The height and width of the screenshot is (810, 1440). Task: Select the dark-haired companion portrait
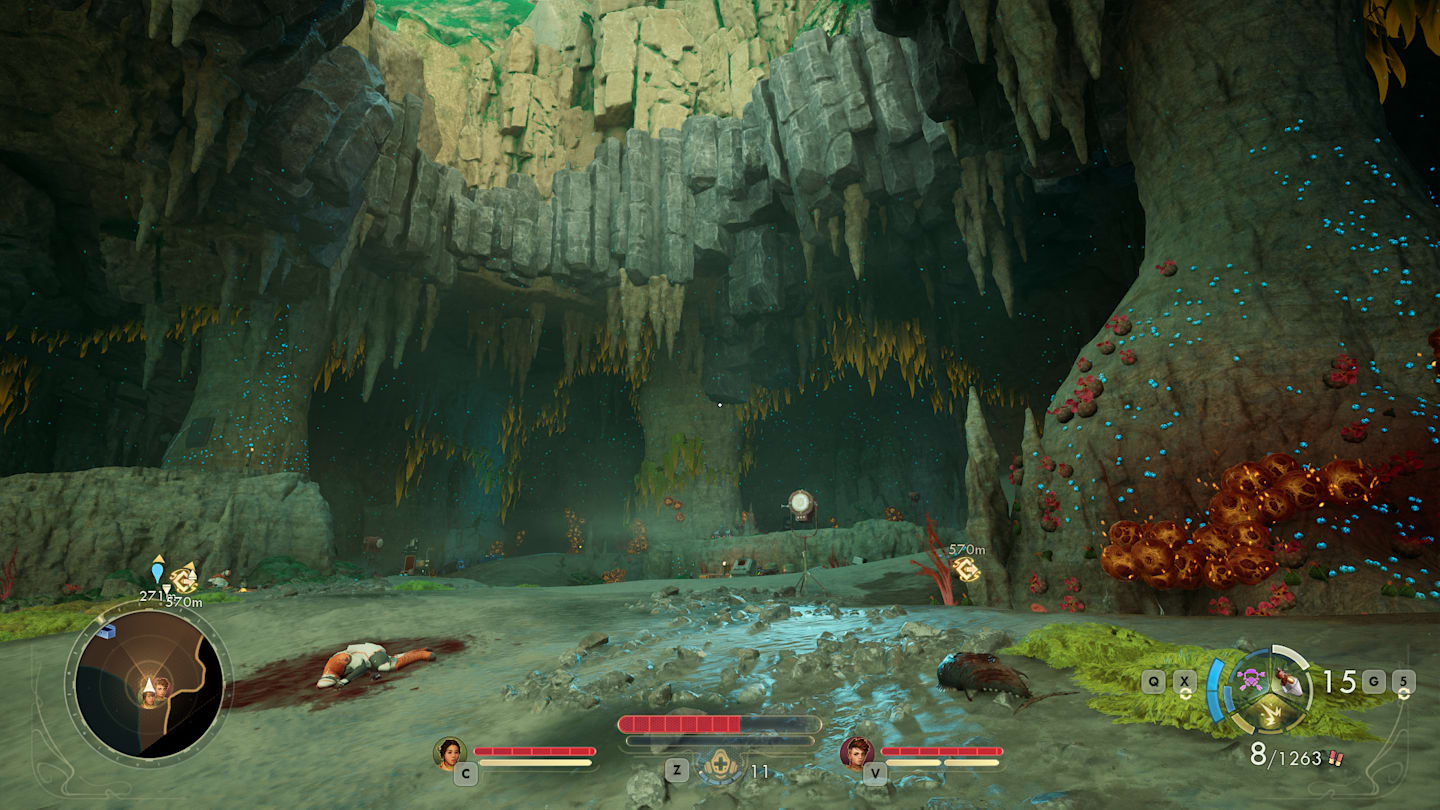click(x=450, y=753)
